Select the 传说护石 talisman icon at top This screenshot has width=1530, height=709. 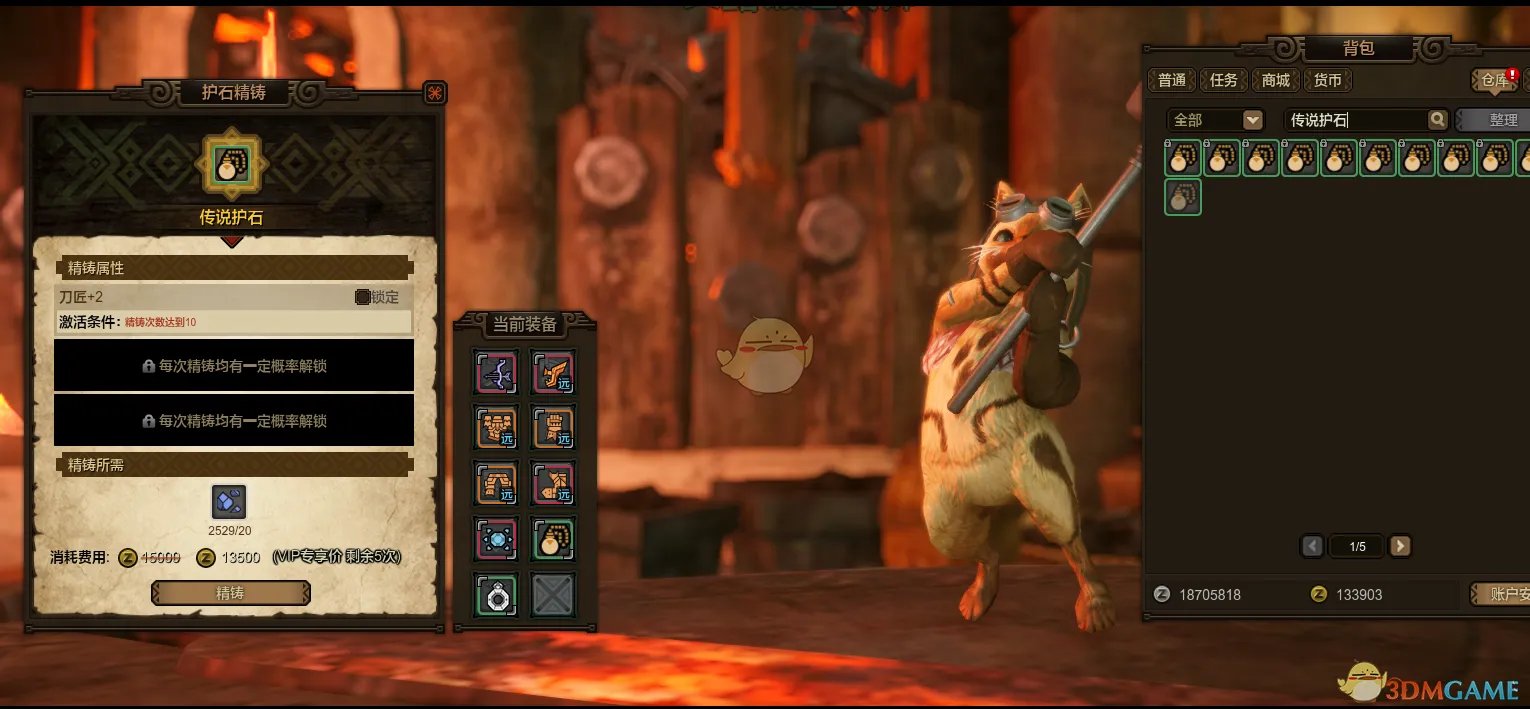[x=232, y=164]
